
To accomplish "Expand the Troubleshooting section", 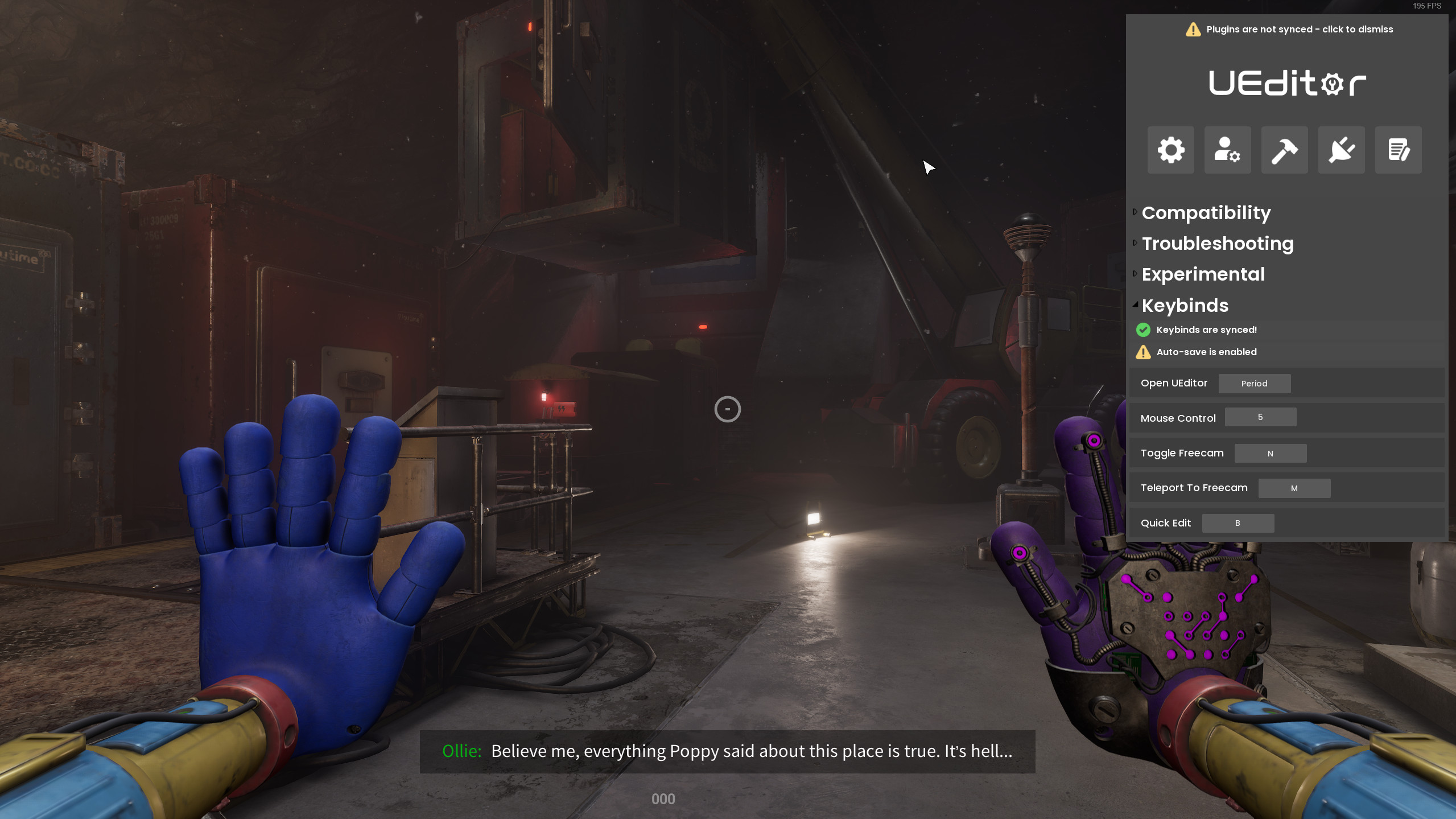I will click(x=1217, y=244).
